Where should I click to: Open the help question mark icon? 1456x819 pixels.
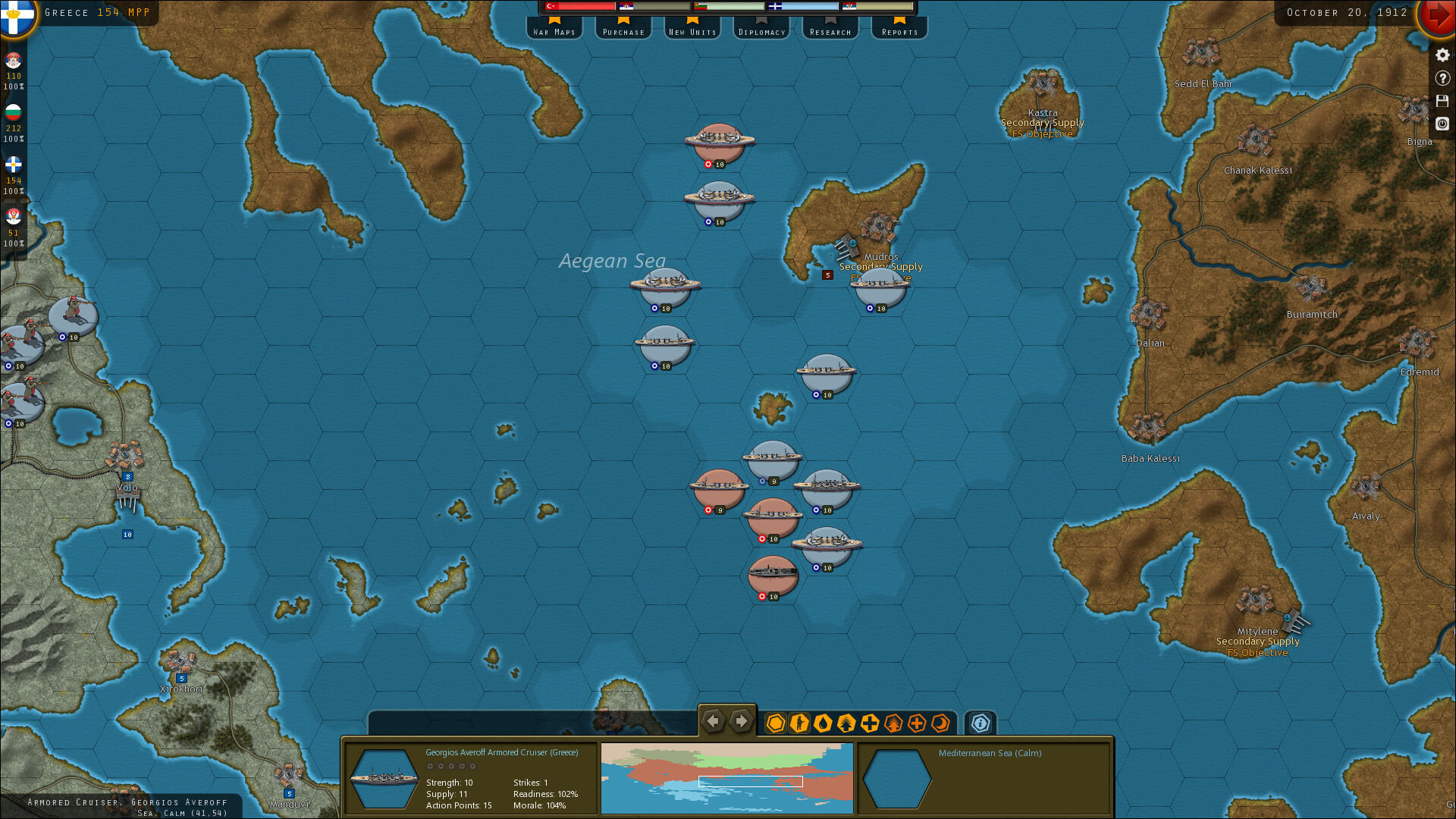(1442, 77)
